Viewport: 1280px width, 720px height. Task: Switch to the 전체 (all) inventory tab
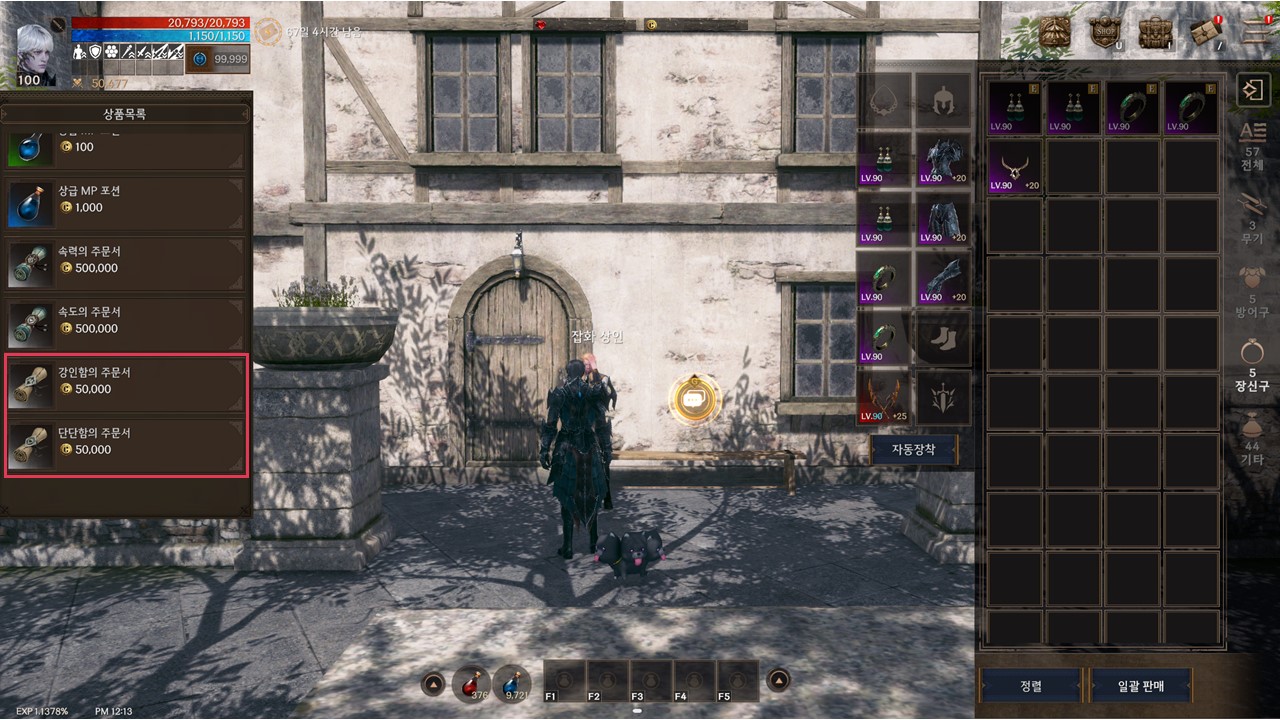(x=1251, y=145)
